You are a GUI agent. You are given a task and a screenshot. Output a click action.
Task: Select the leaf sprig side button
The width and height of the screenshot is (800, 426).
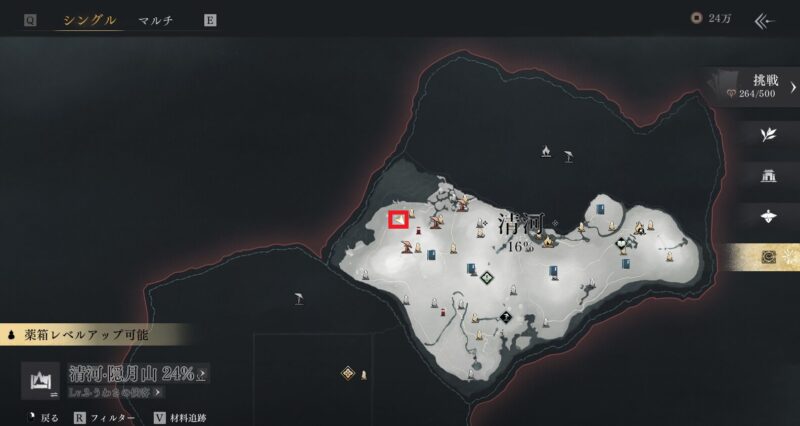click(768, 133)
